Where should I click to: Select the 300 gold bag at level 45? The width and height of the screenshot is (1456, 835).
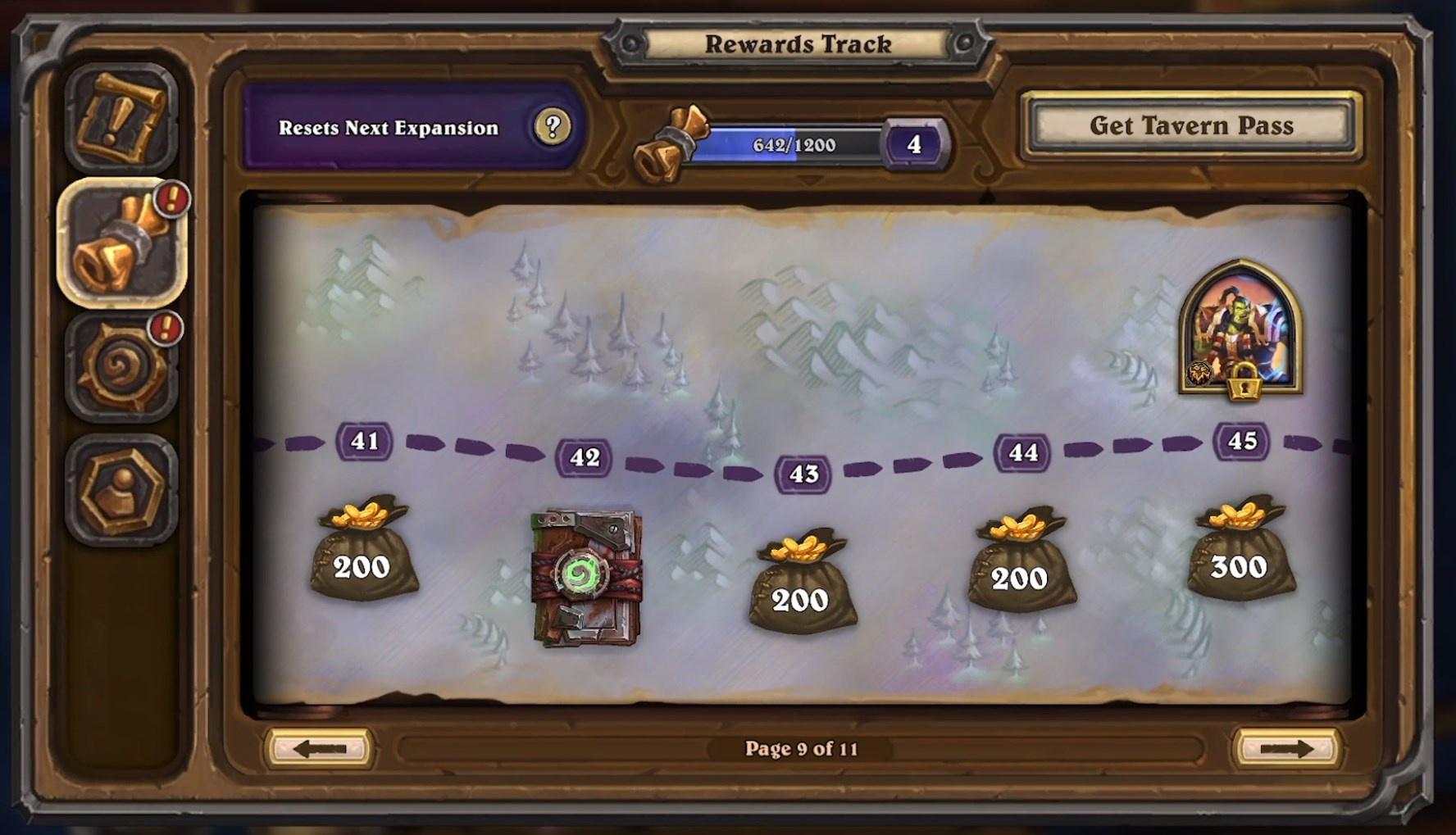tap(1240, 551)
